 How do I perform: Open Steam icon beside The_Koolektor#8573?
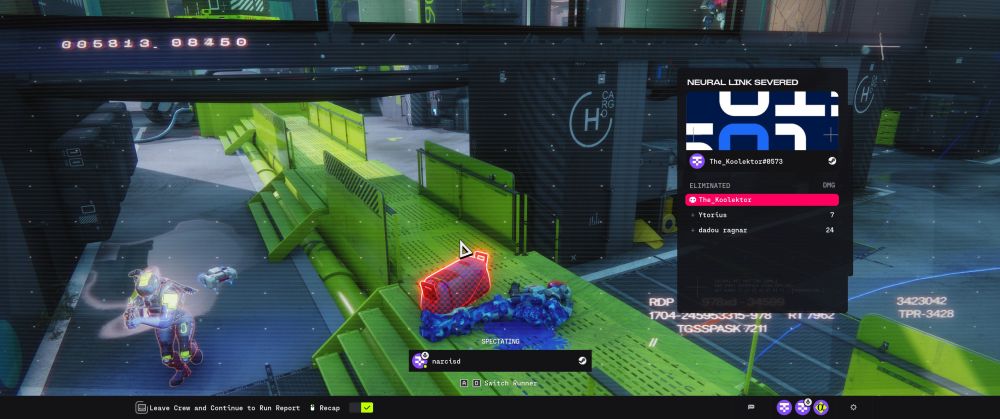pyautogui.click(x=832, y=161)
